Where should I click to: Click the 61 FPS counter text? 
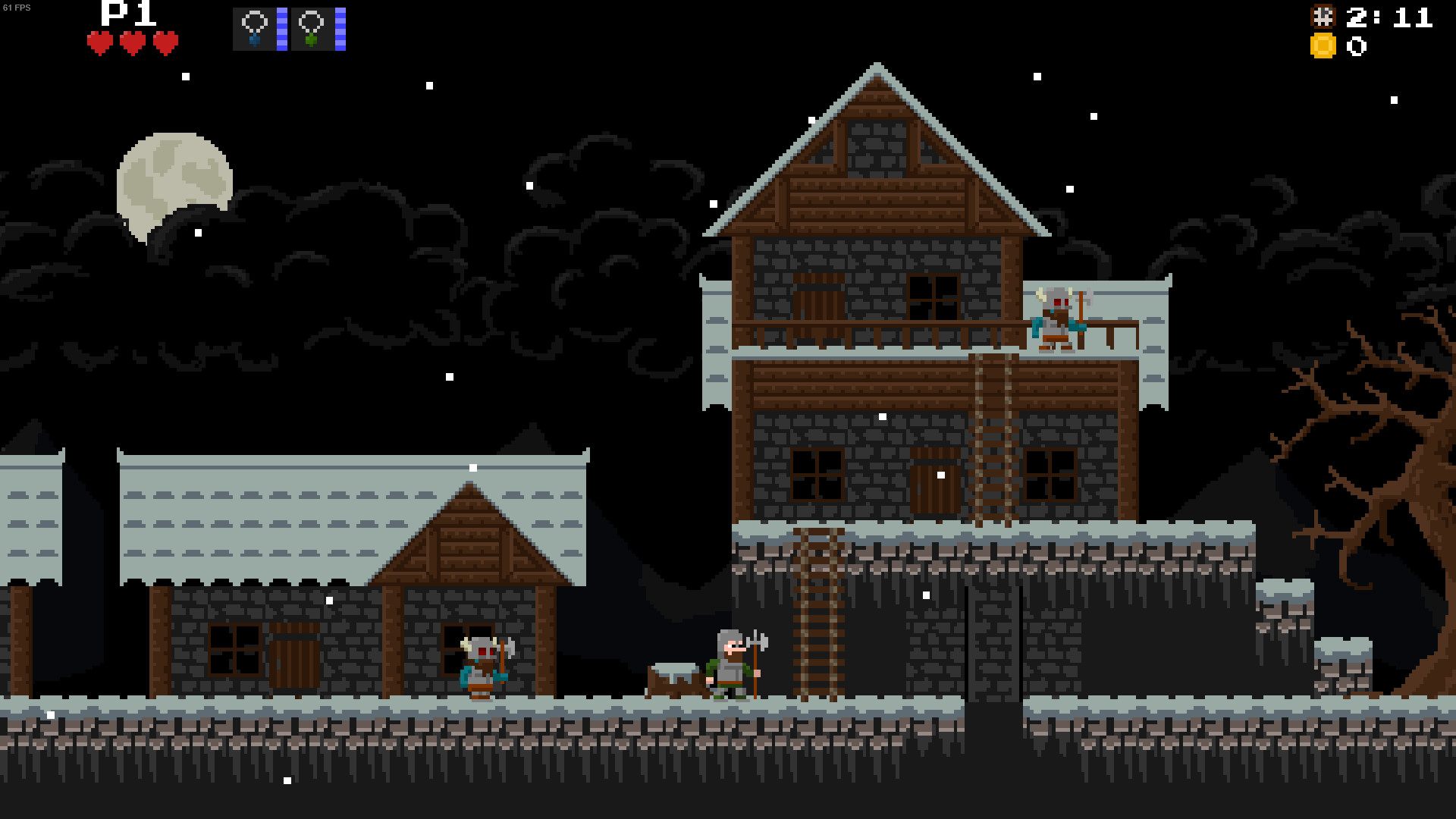coord(15,6)
